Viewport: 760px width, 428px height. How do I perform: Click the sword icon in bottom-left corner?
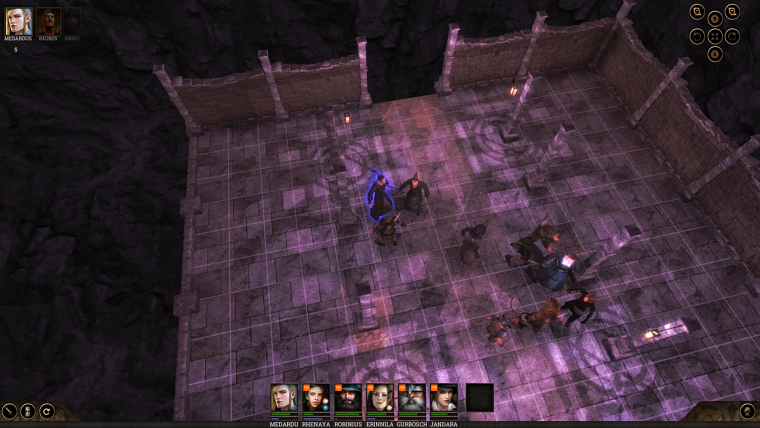(x=9, y=410)
